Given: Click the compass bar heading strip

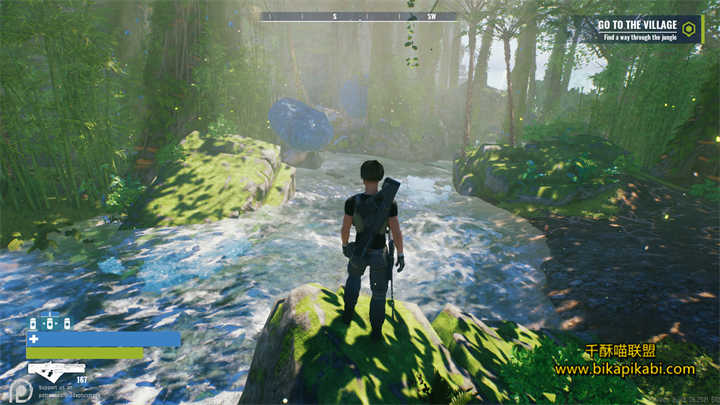Looking at the screenshot, I should [358, 16].
